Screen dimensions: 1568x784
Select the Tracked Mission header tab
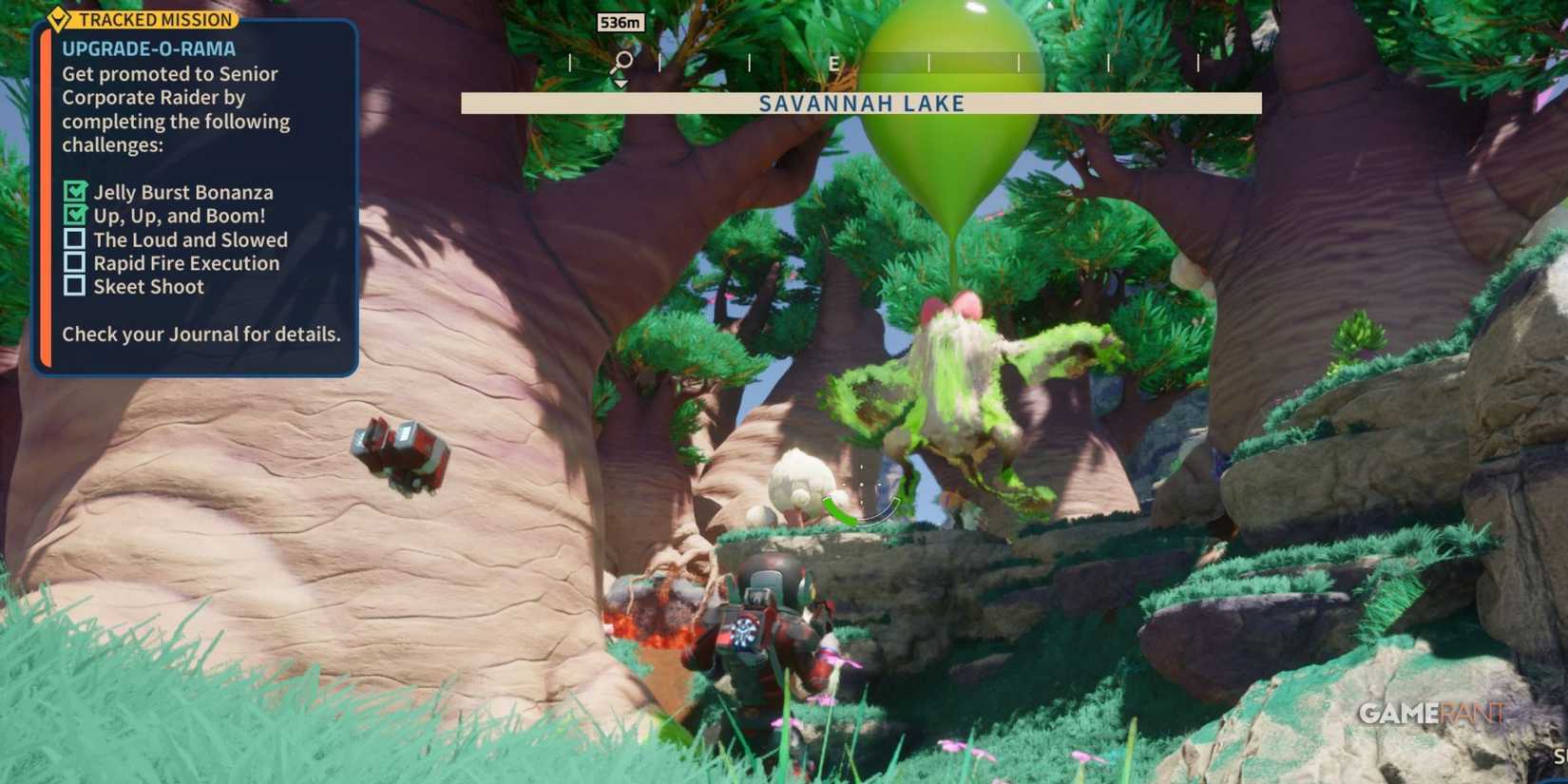click(155, 19)
